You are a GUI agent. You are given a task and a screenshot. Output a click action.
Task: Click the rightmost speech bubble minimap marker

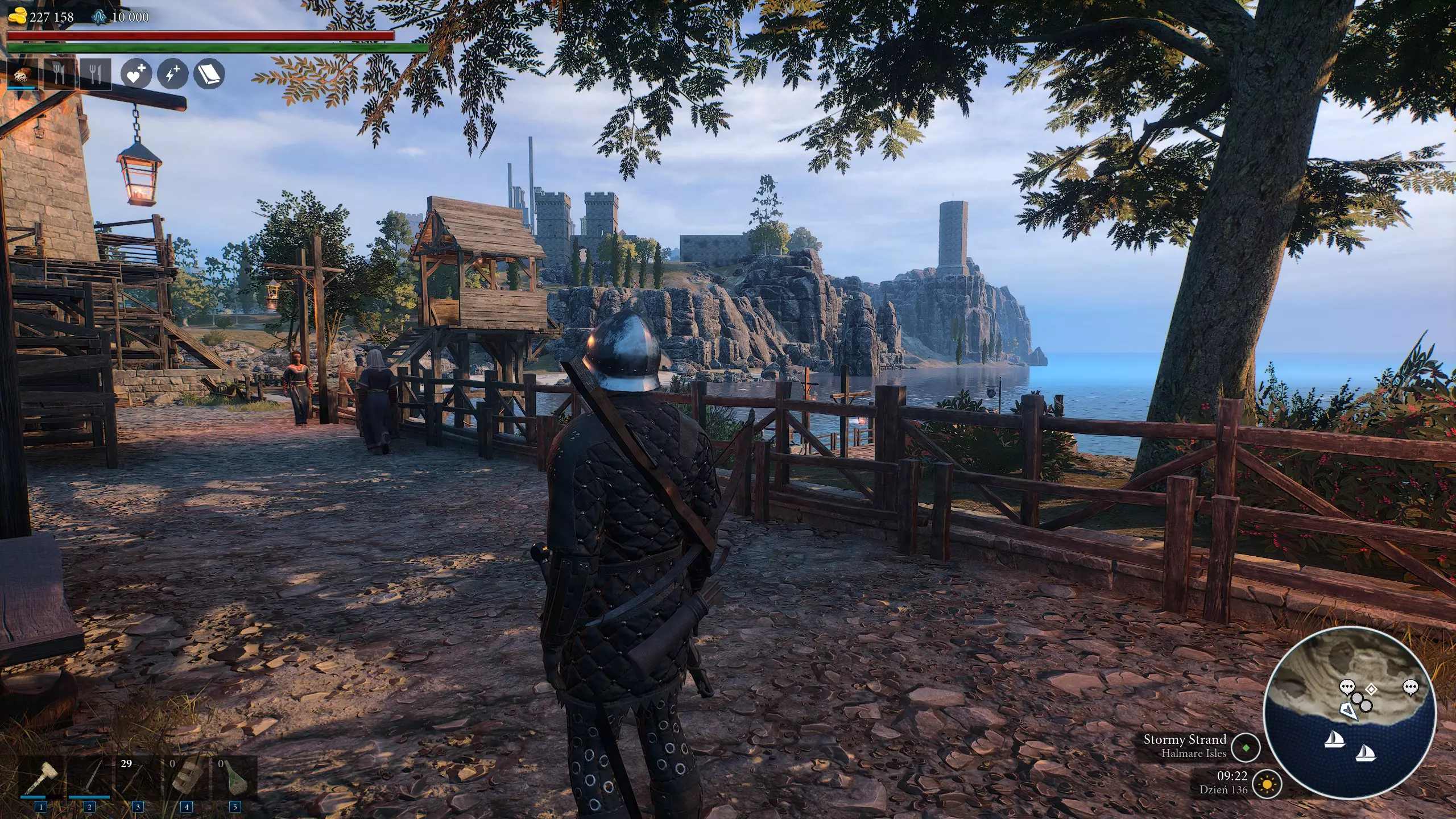[x=1410, y=688]
